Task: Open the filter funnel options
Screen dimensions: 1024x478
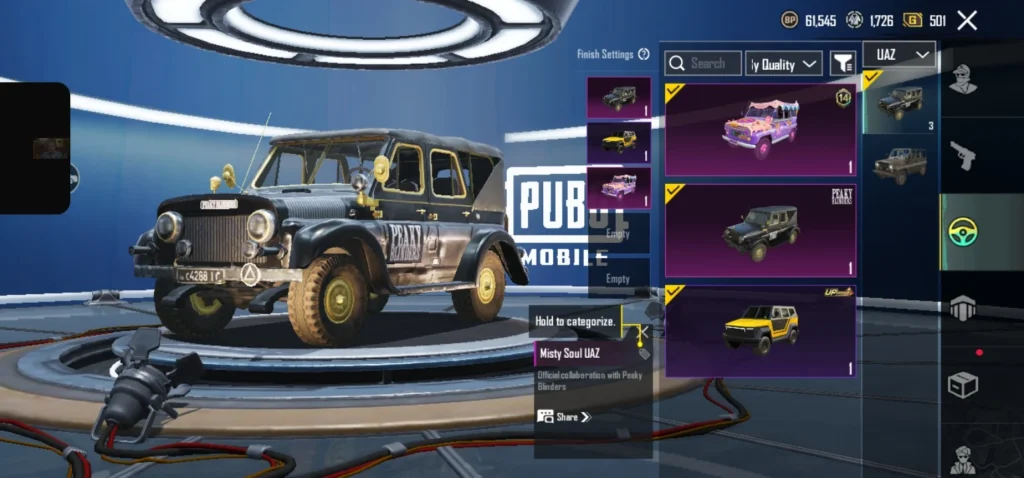Action: (842, 63)
